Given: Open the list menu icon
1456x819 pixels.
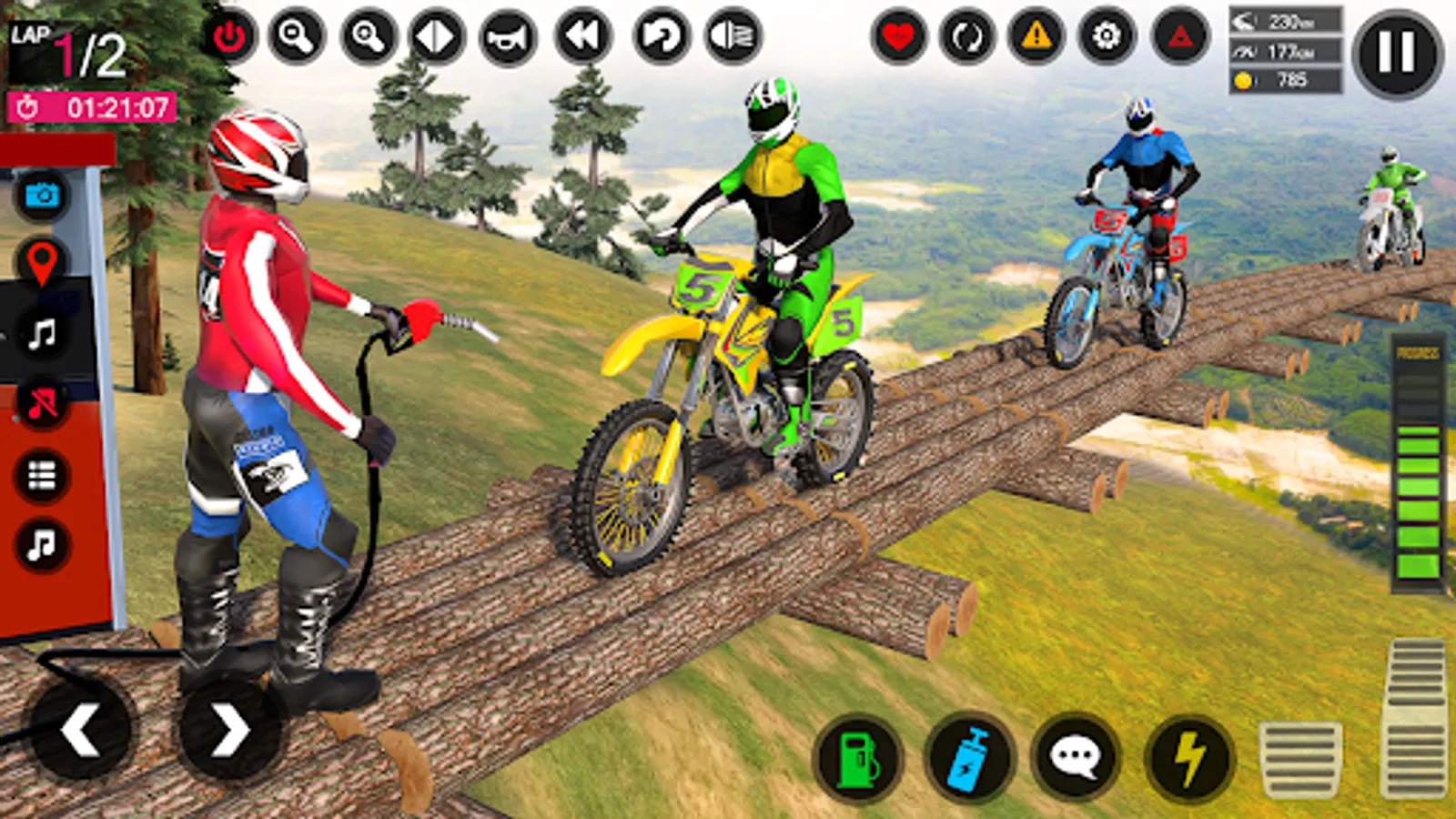Looking at the screenshot, I should pyautogui.click(x=41, y=475).
